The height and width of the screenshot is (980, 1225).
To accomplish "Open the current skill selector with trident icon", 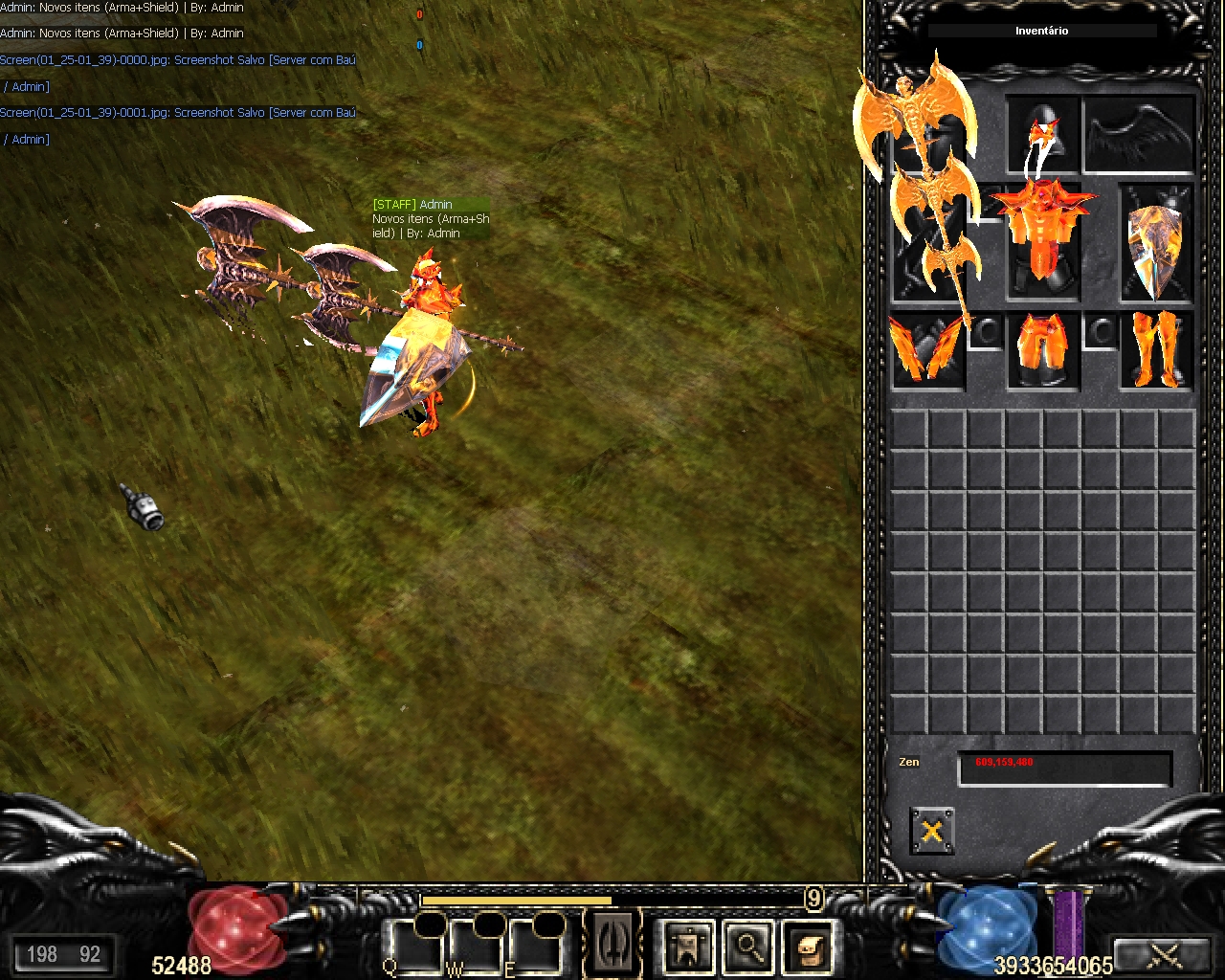I will [612, 943].
